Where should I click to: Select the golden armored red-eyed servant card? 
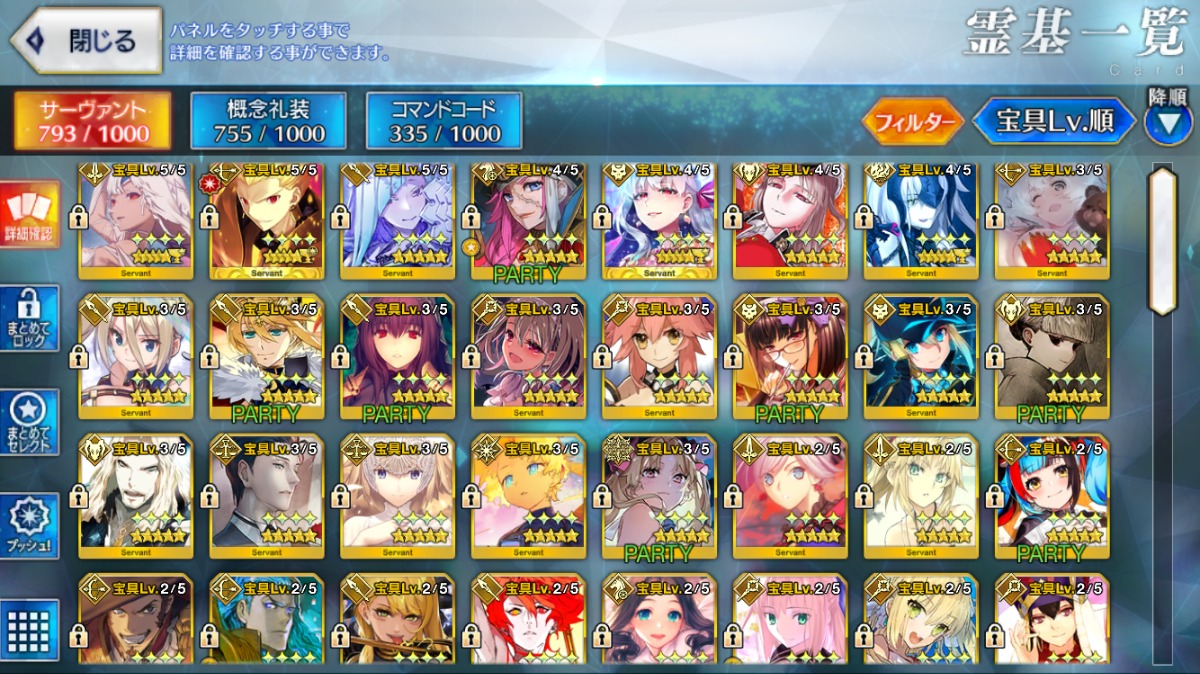[266, 220]
